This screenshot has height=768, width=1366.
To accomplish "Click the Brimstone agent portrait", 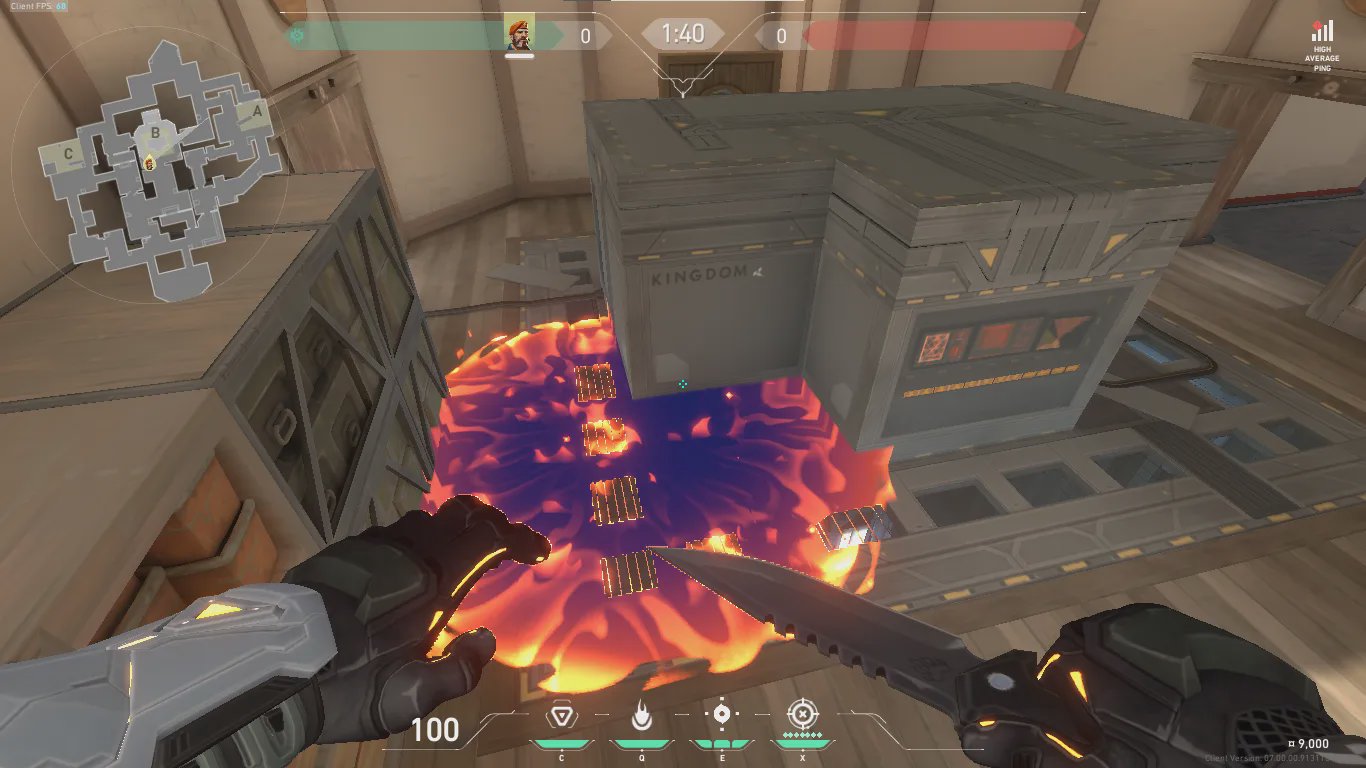I will 519,34.
